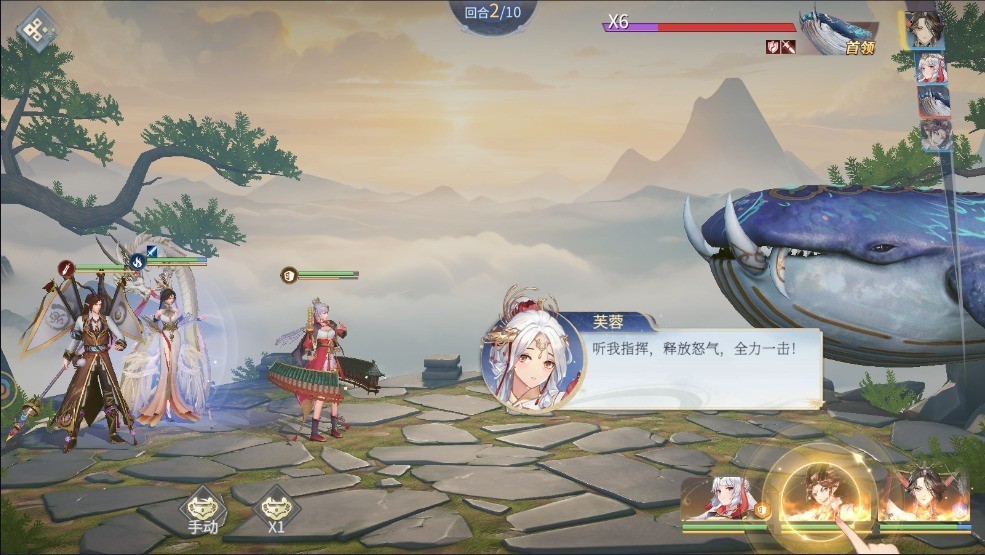Toggle the 手动 manual battle mode button
The image size is (985, 555).
click(x=203, y=509)
